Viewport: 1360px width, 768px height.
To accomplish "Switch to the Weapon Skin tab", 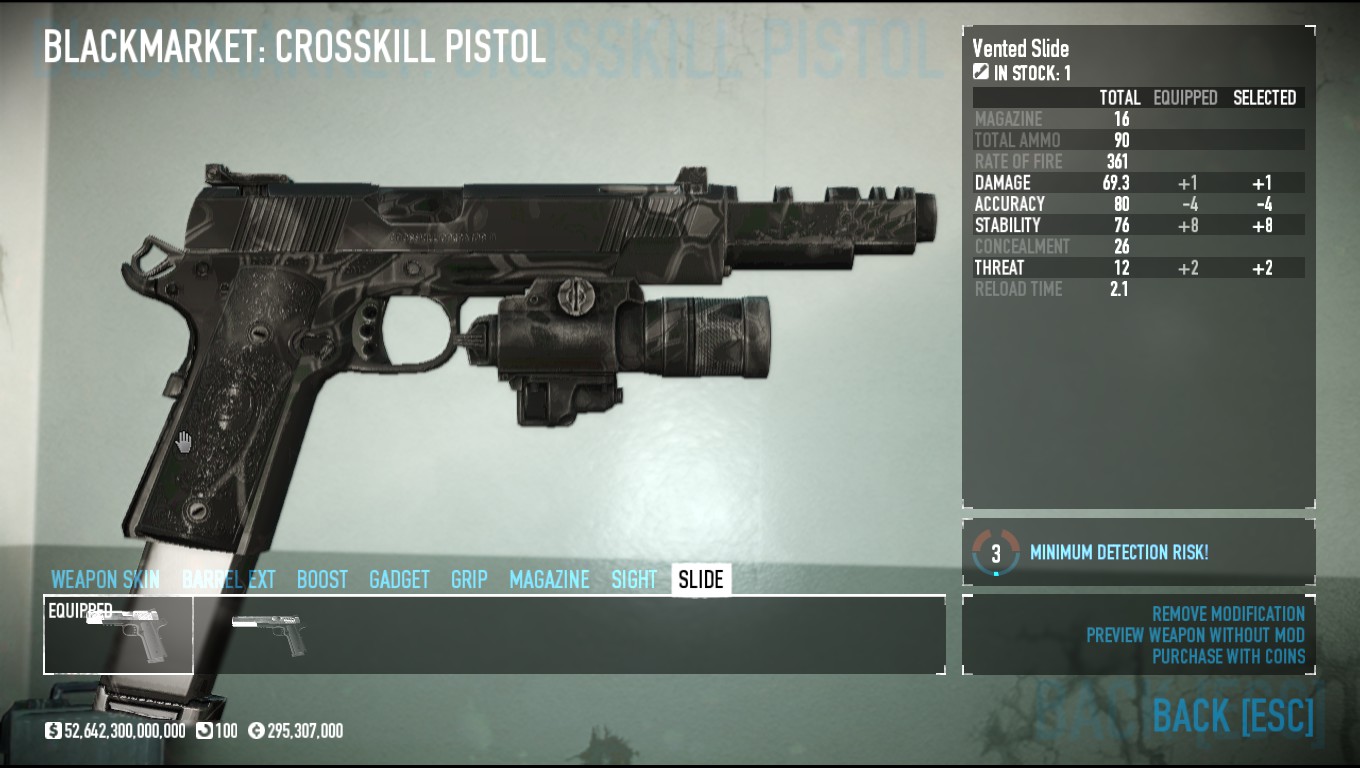I will [x=105, y=580].
